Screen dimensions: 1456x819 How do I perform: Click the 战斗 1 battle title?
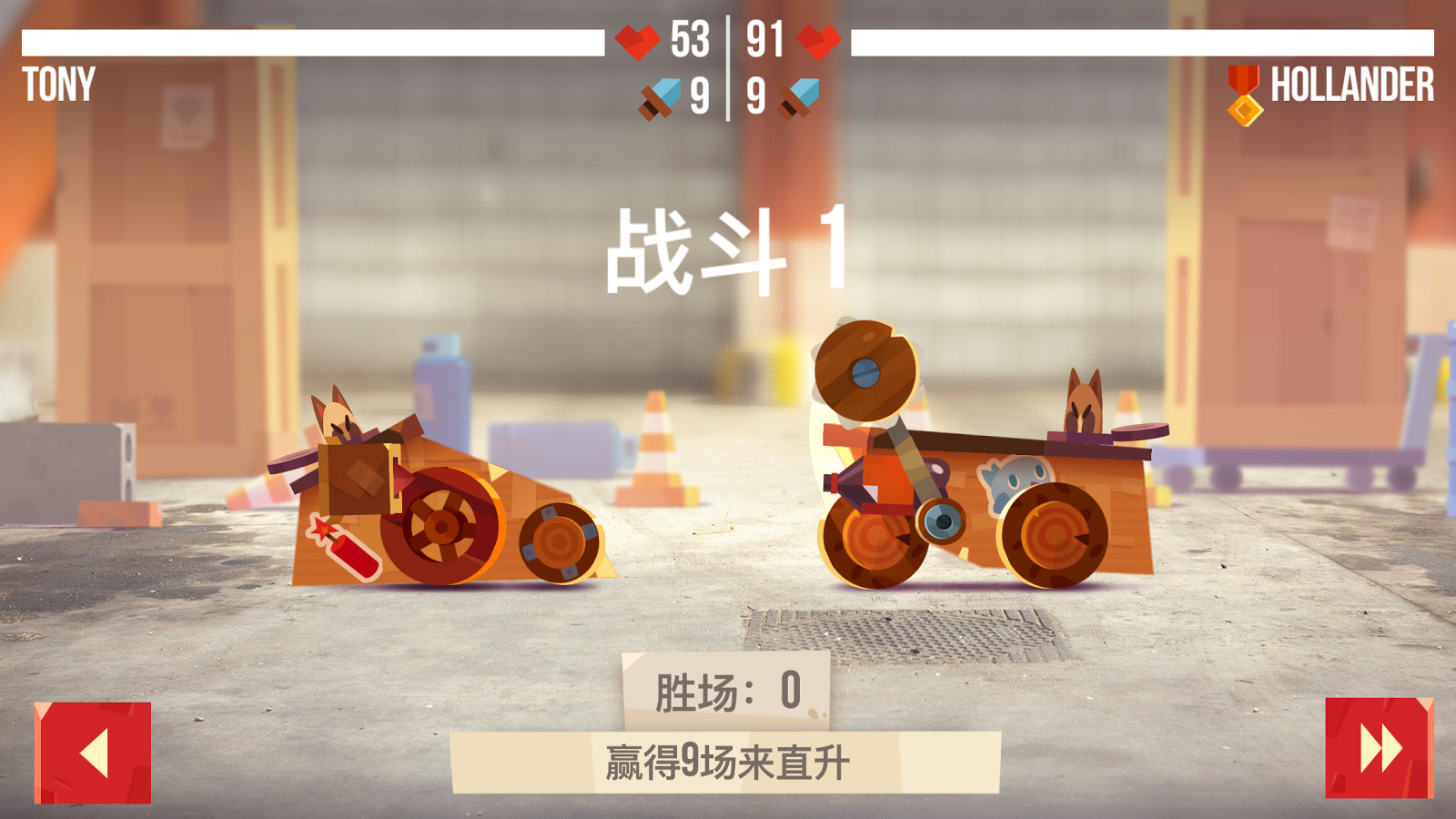click(728, 252)
